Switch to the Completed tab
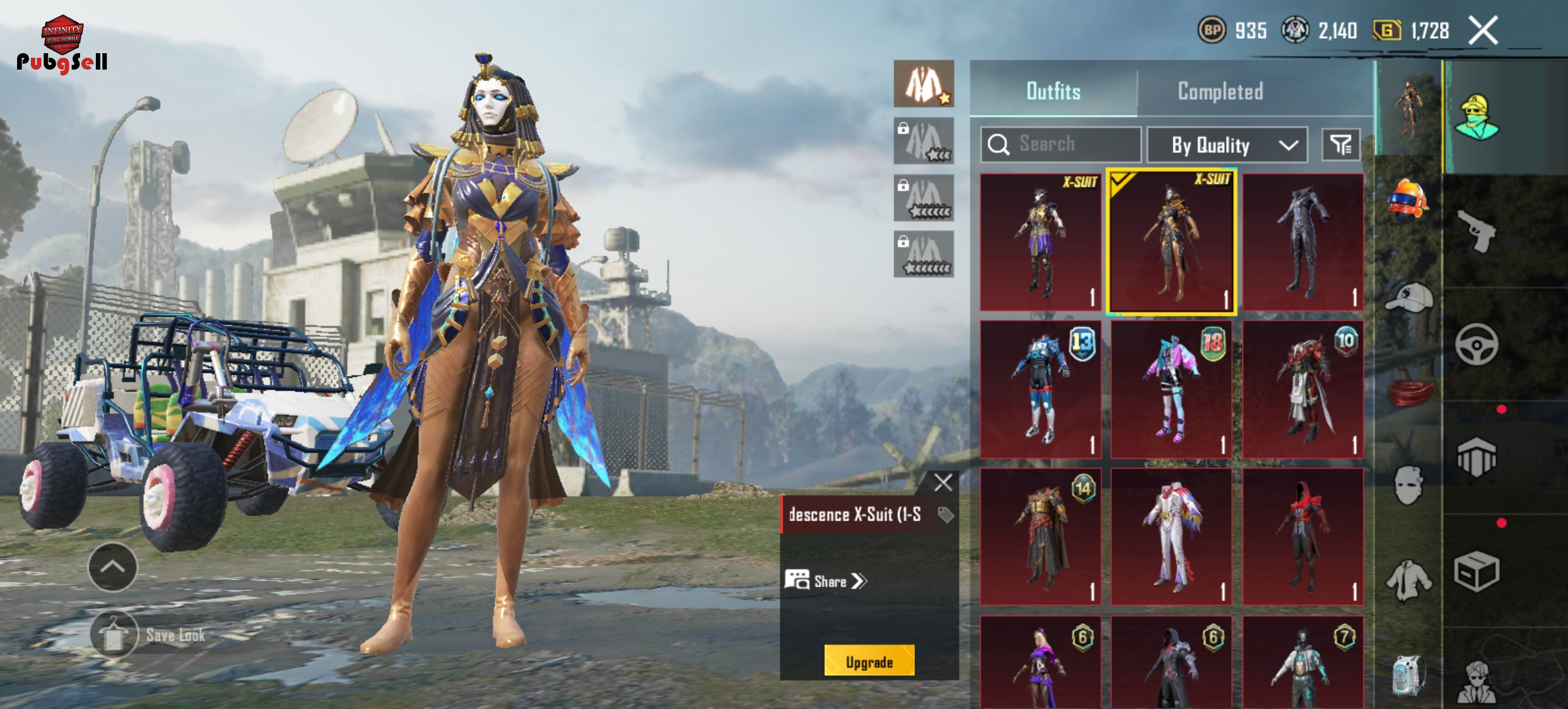The height and width of the screenshot is (709, 1568). point(1220,91)
